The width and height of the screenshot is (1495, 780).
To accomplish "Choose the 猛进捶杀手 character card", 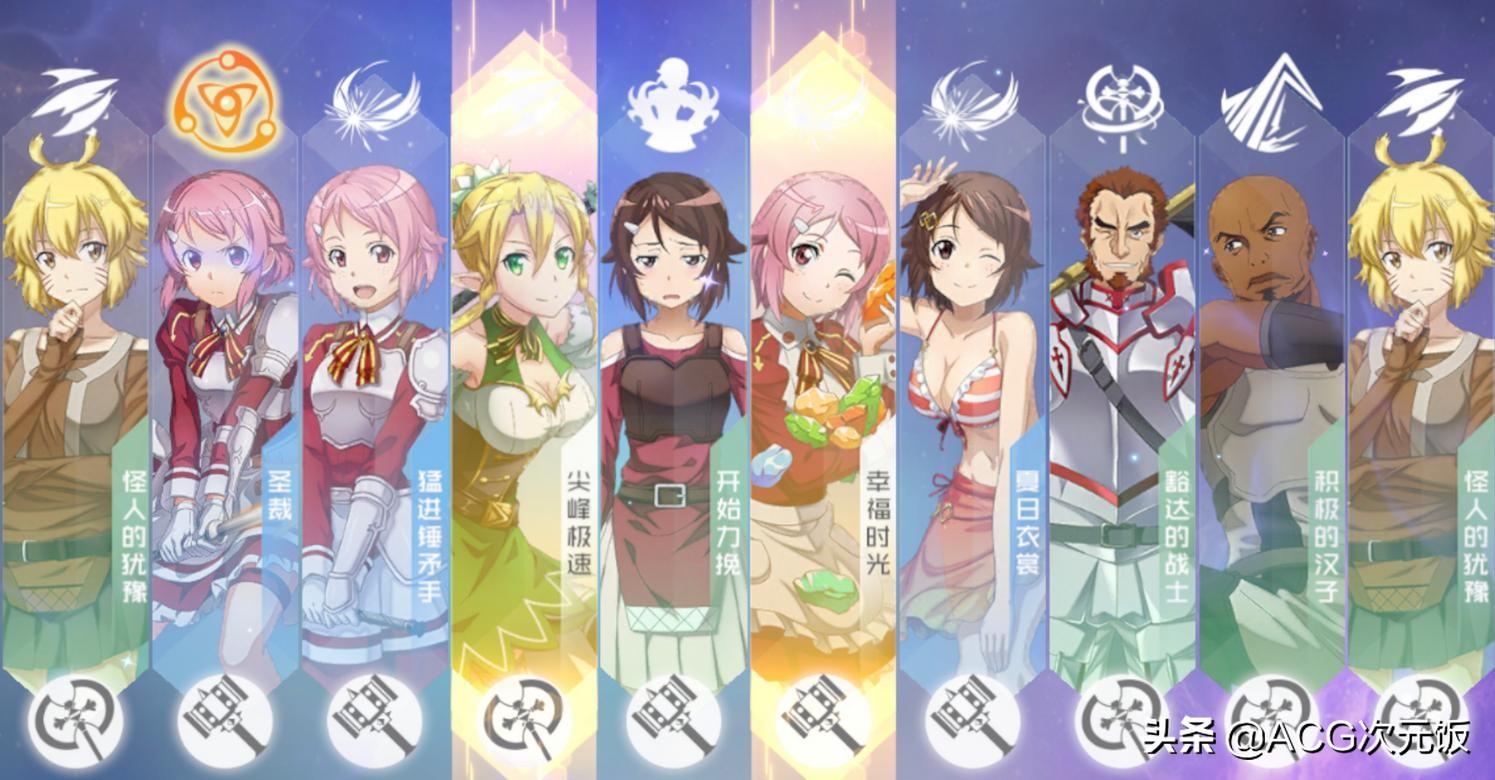I will click(x=374, y=400).
